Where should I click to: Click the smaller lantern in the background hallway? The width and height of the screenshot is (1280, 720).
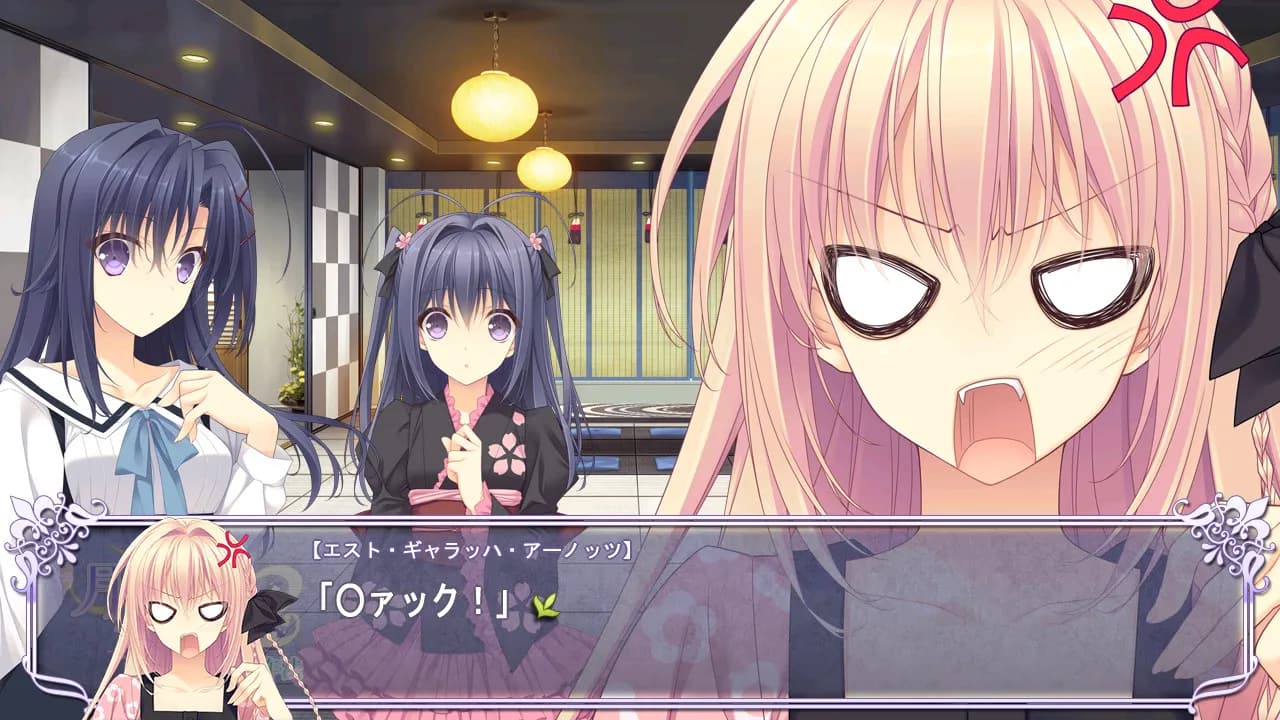pos(545,168)
